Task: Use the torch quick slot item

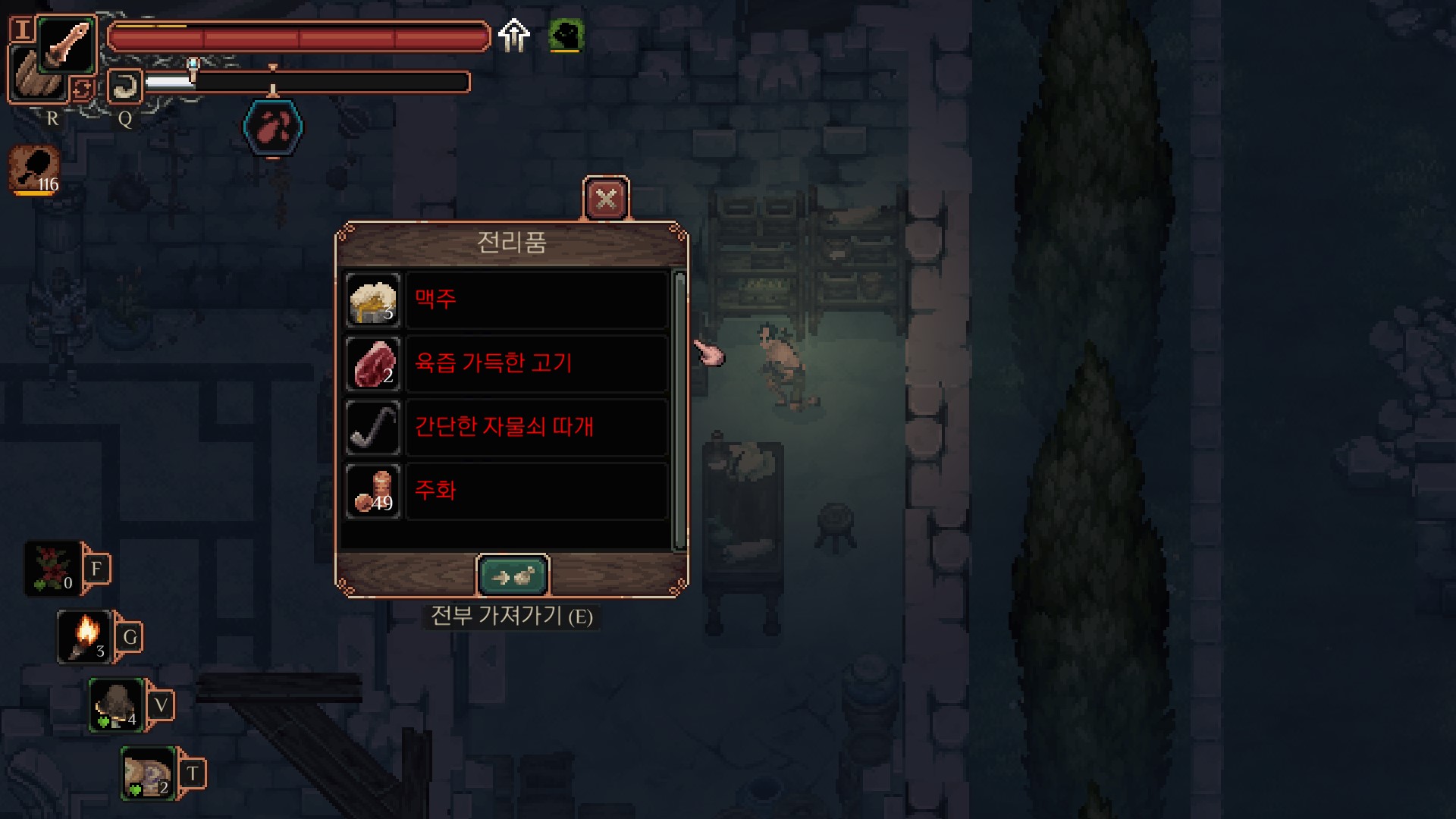Action: (85, 637)
